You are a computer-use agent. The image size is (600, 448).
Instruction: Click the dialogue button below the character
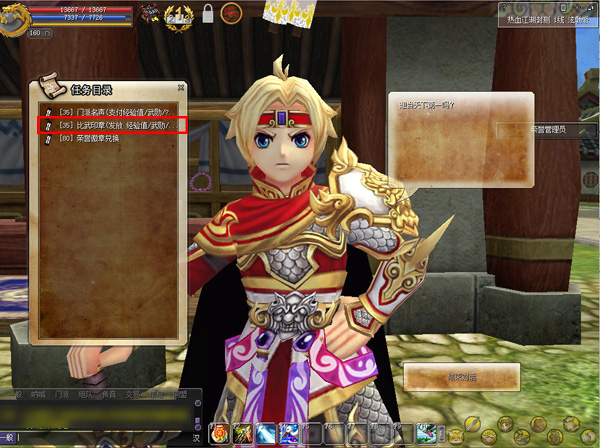[x=461, y=377]
